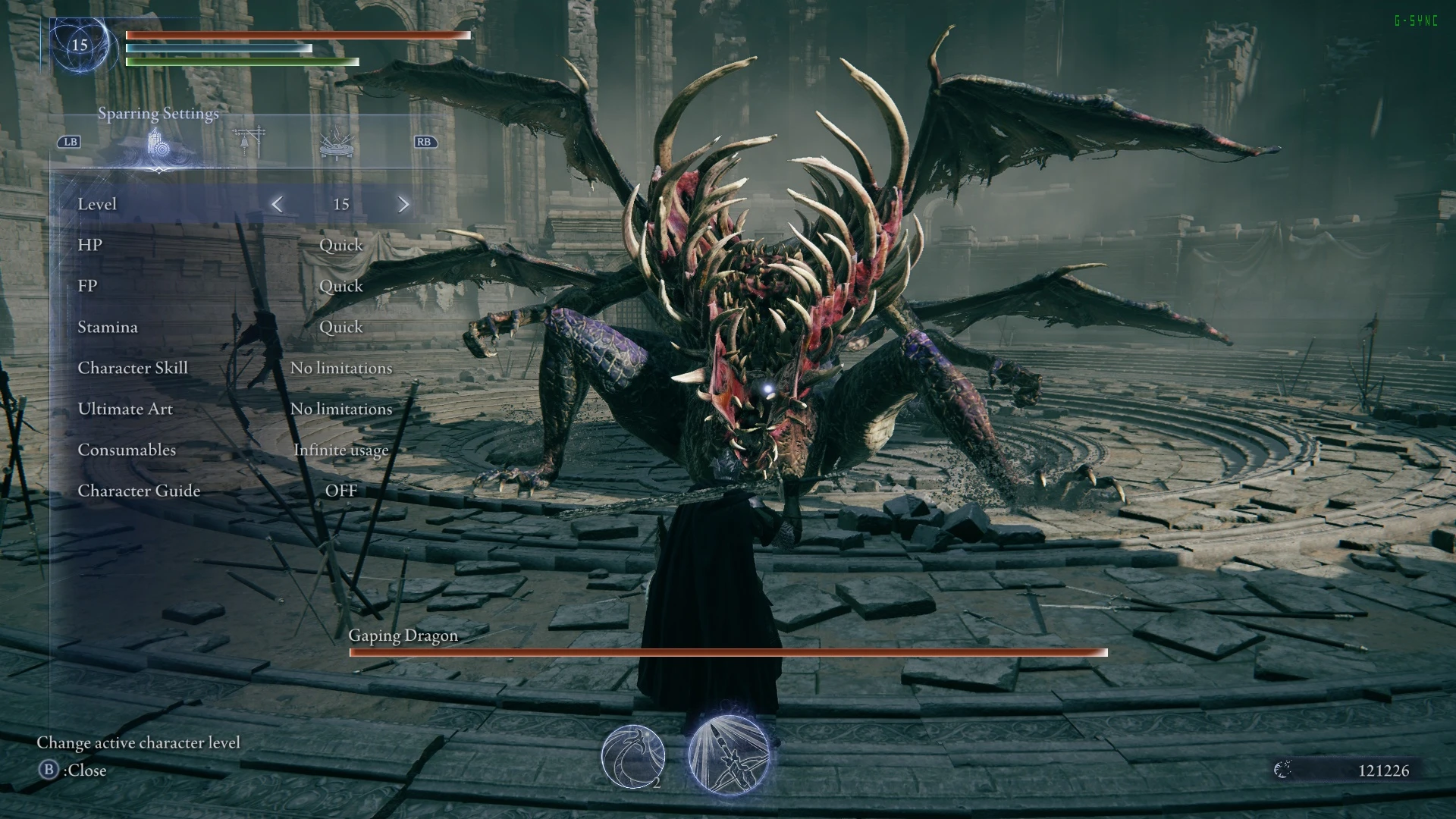This screenshot has width=1456, height=819.
Task: Click the Gaping Dragon boss health bar
Action: tap(728, 653)
